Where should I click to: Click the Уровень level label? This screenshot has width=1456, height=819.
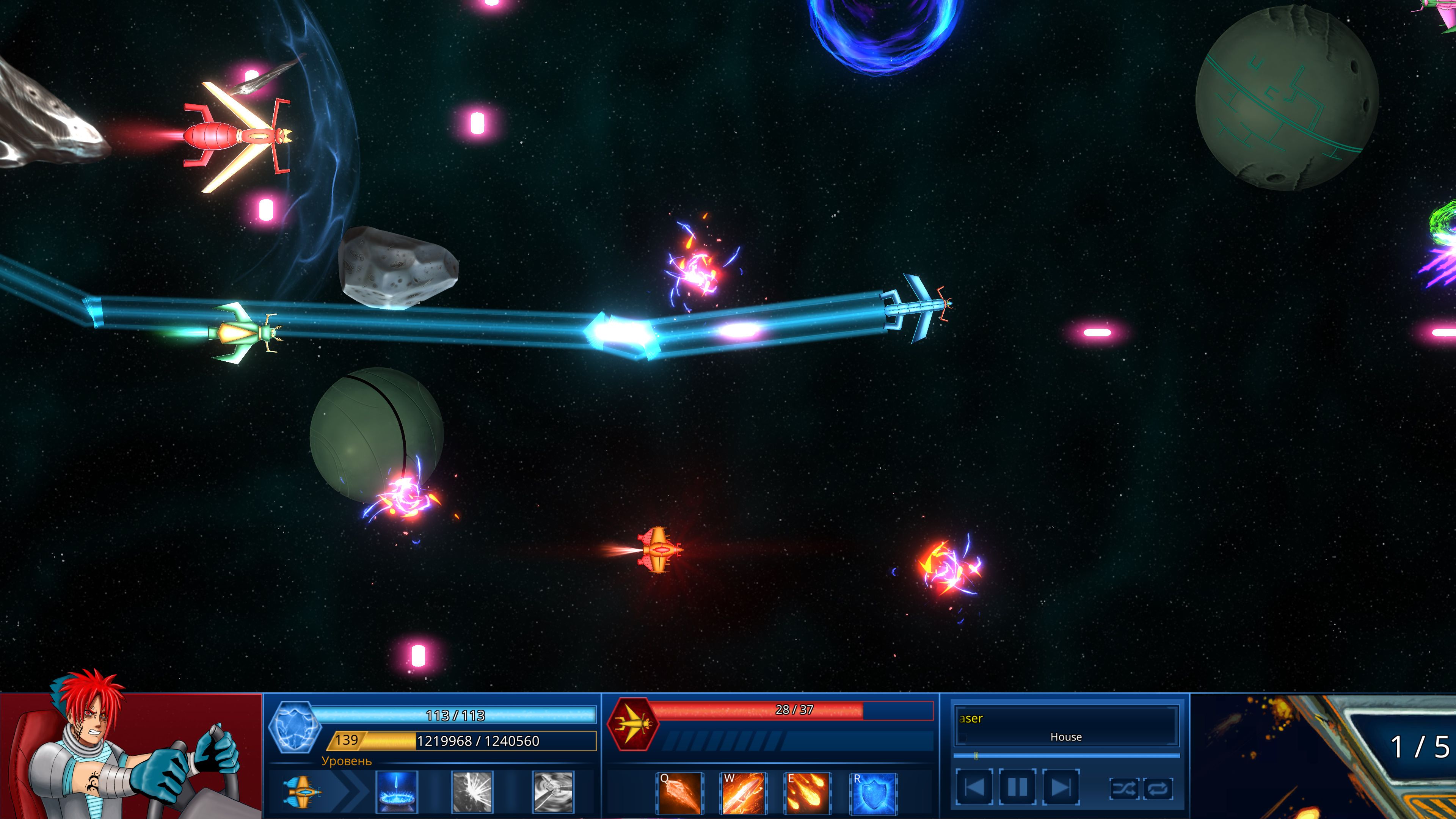point(347,763)
